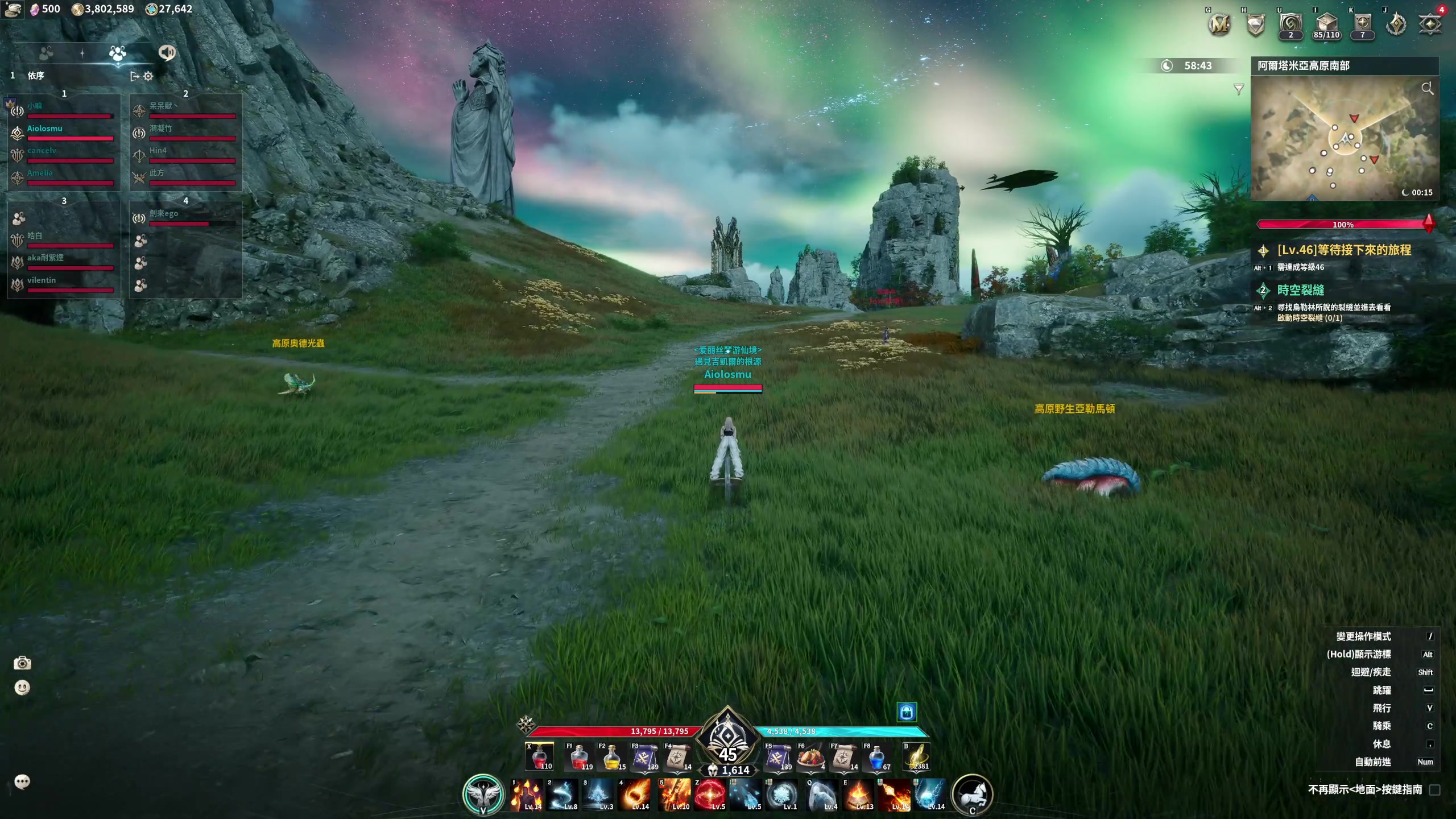The image size is (1456, 819).
Task: Open the gold M shop icon
Action: click(x=1219, y=24)
